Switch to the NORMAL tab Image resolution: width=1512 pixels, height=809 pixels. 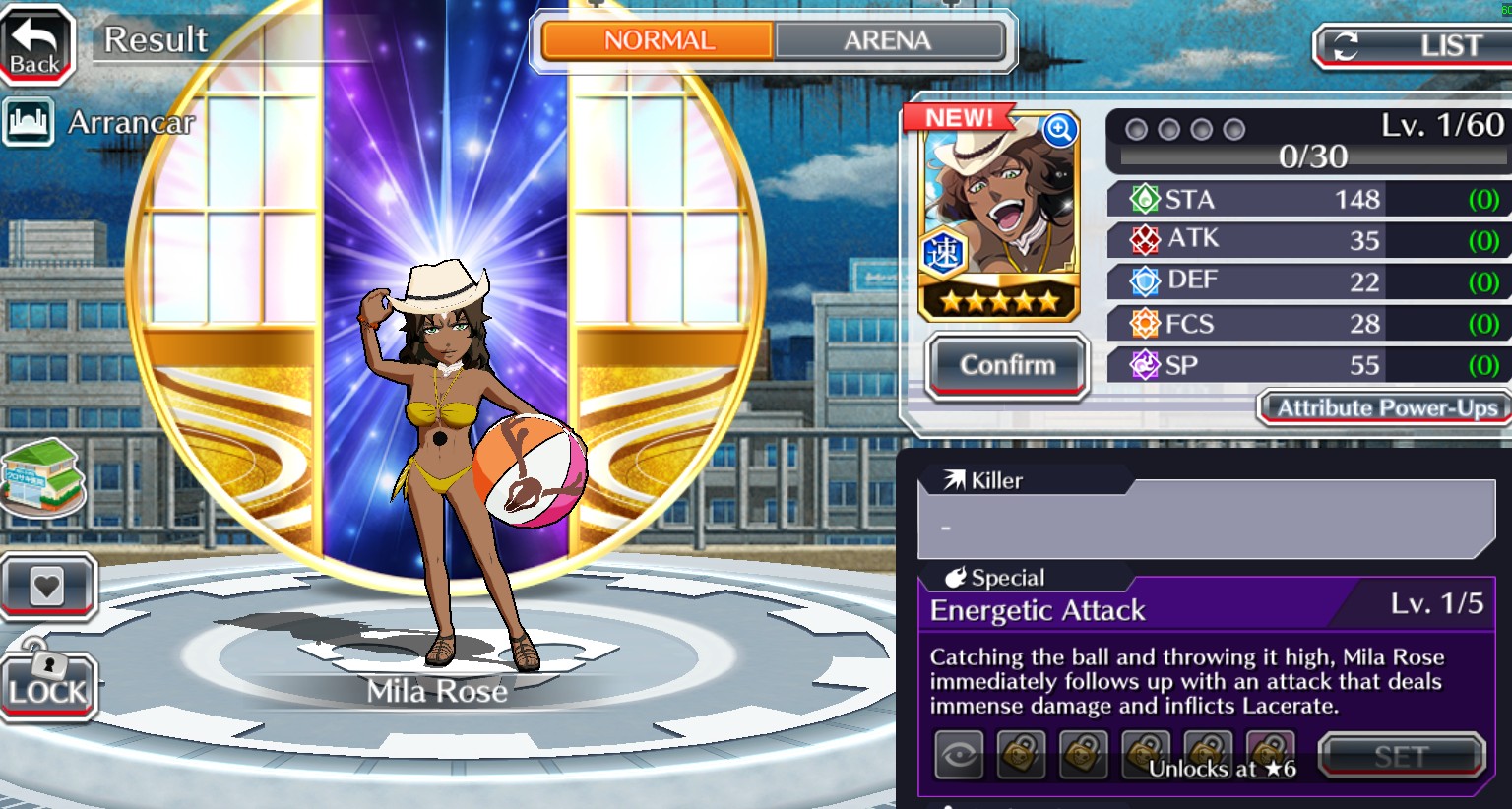tap(658, 41)
